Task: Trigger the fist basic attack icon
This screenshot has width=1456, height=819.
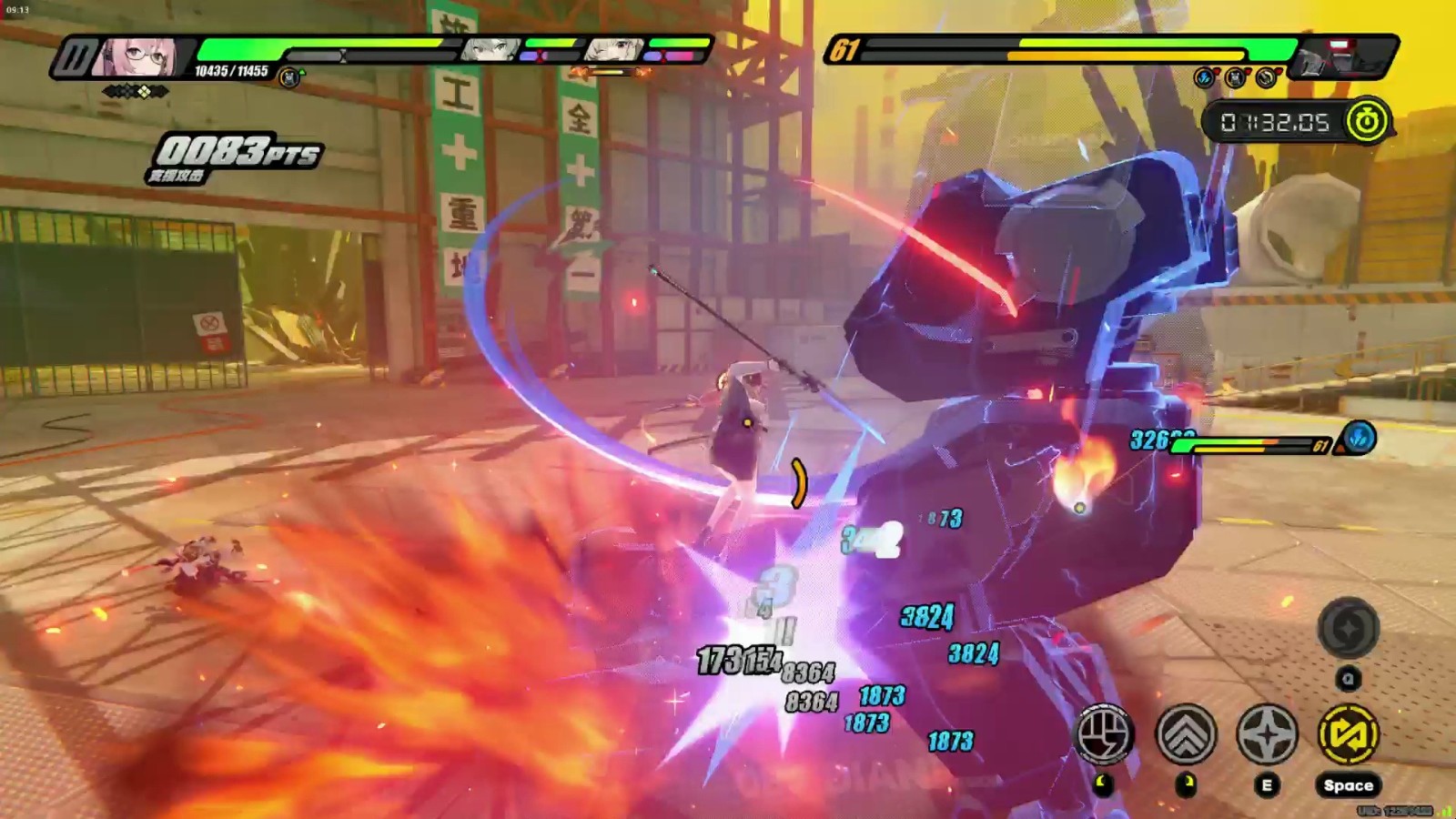Action: (x=1105, y=733)
